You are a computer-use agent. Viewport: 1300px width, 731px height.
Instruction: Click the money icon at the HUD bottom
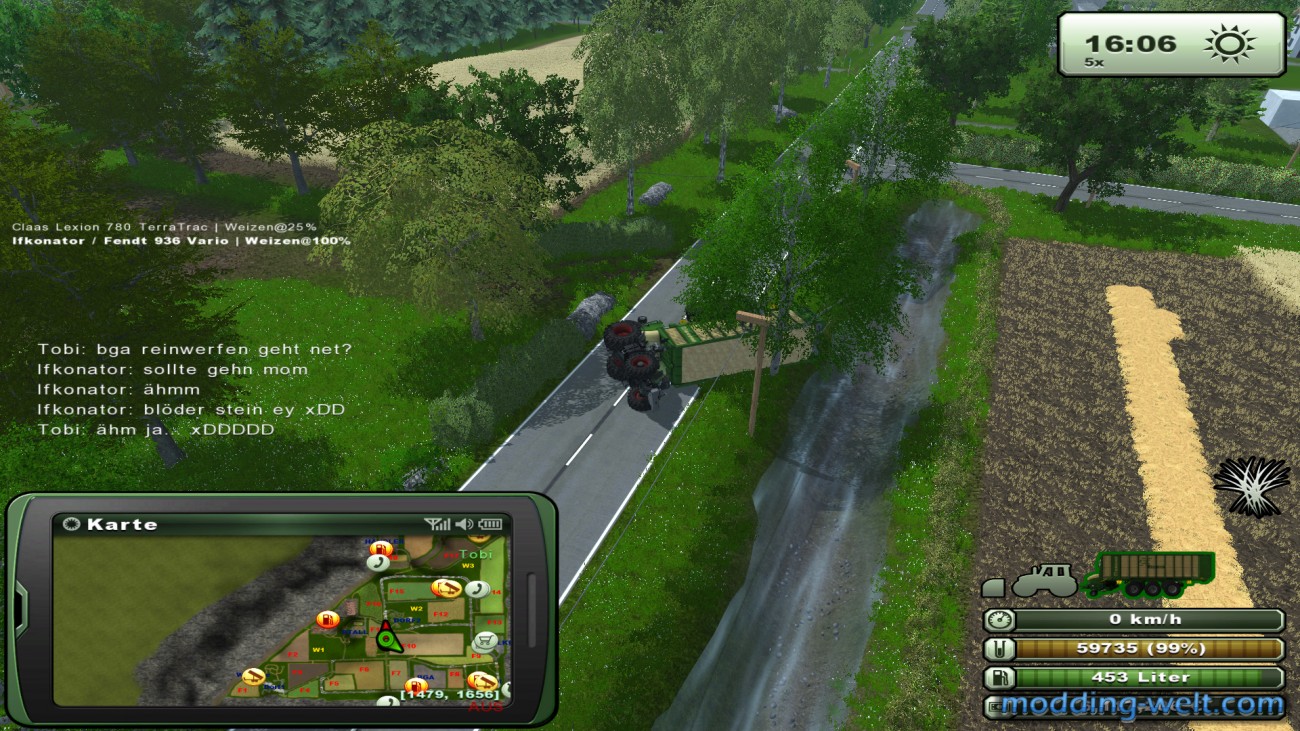pyautogui.click(x=995, y=706)
